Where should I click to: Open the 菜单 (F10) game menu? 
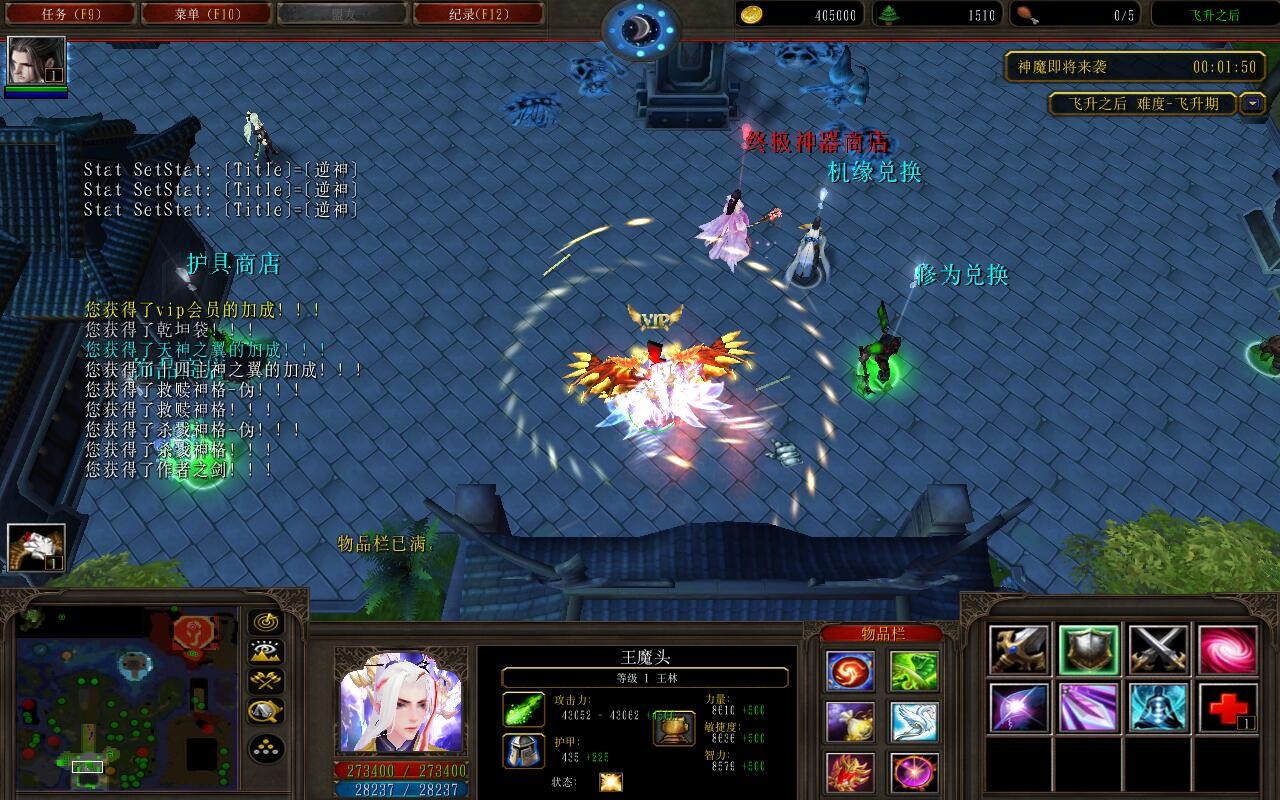208,13
